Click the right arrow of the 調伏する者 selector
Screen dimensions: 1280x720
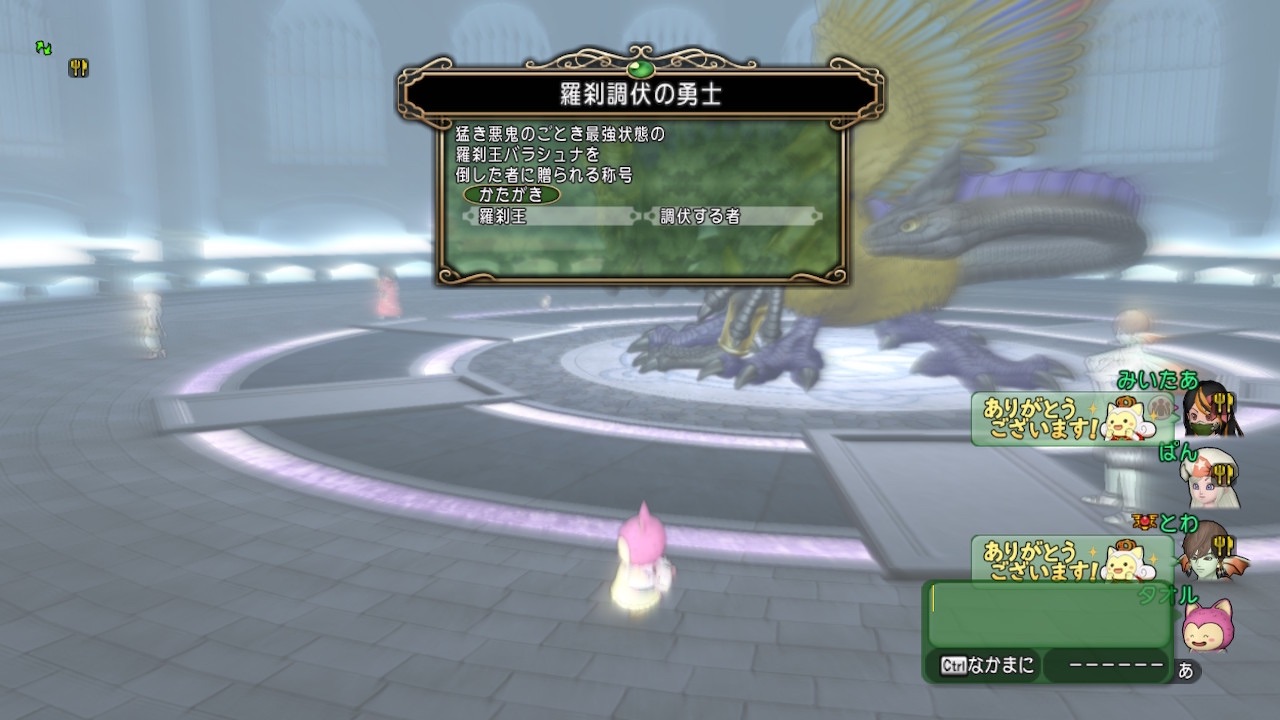pos(816,214)
